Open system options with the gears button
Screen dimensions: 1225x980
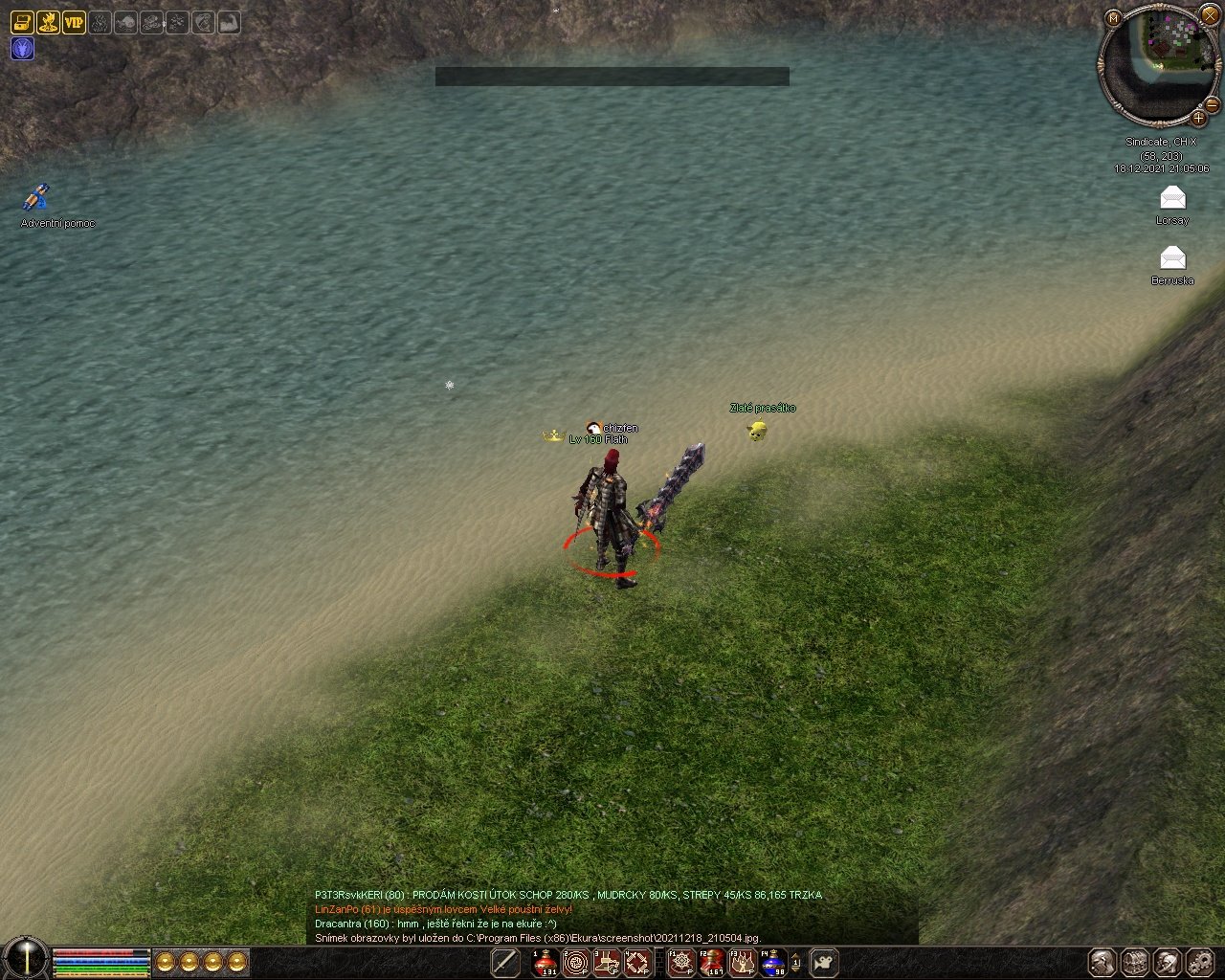[1200, 963]
